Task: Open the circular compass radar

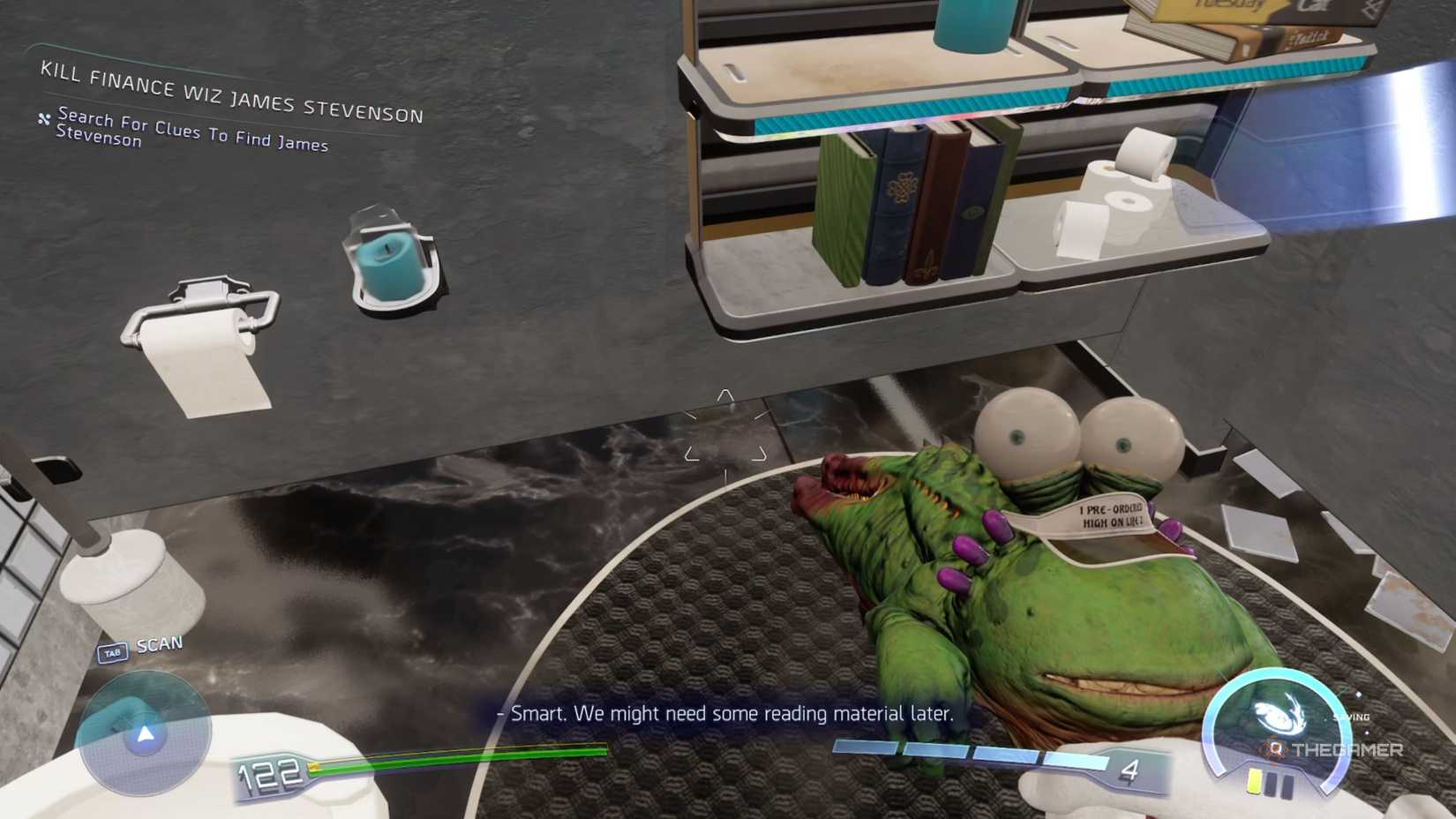Action: tap(144, 733)
